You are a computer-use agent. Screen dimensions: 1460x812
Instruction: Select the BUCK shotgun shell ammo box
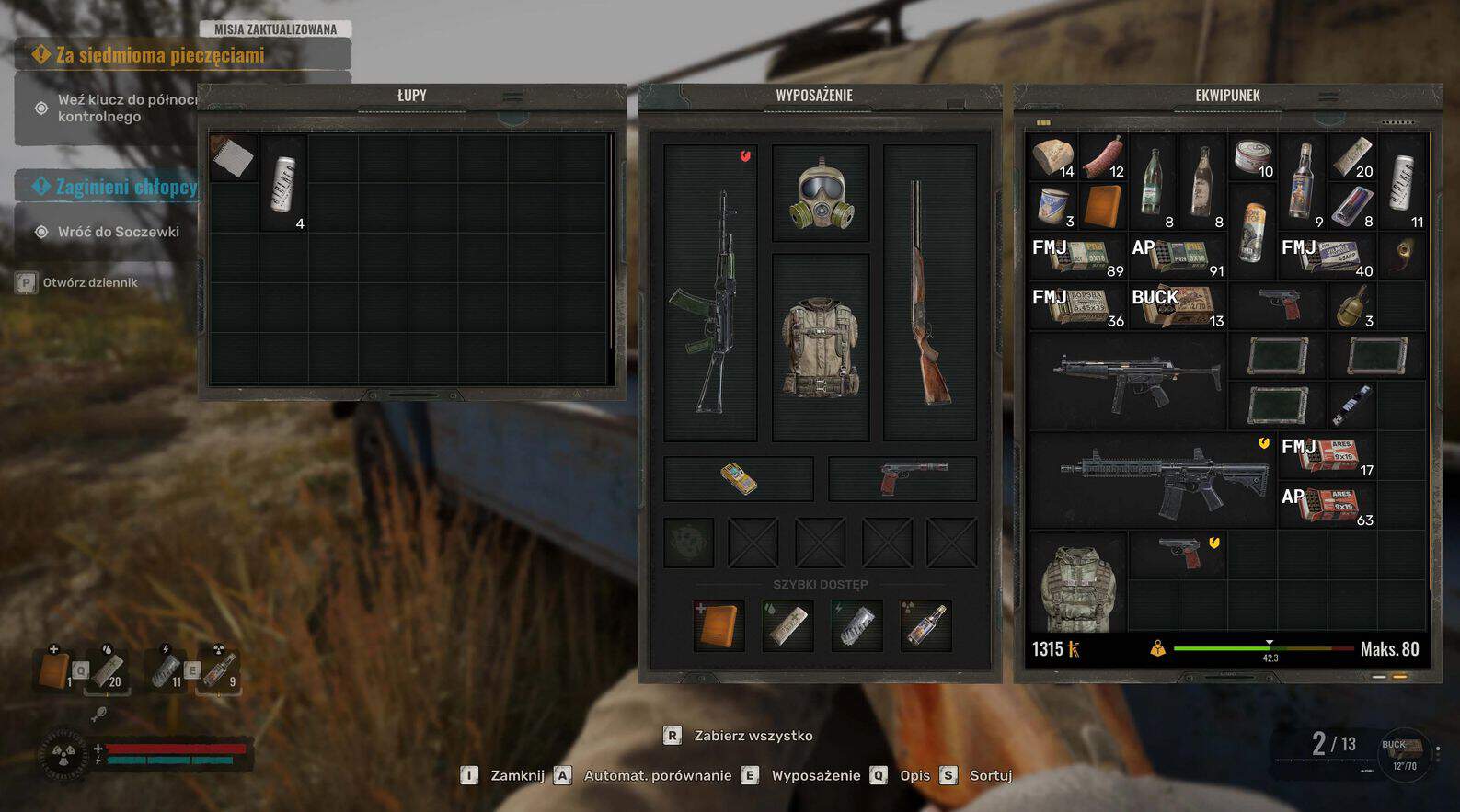[1178, 307]
